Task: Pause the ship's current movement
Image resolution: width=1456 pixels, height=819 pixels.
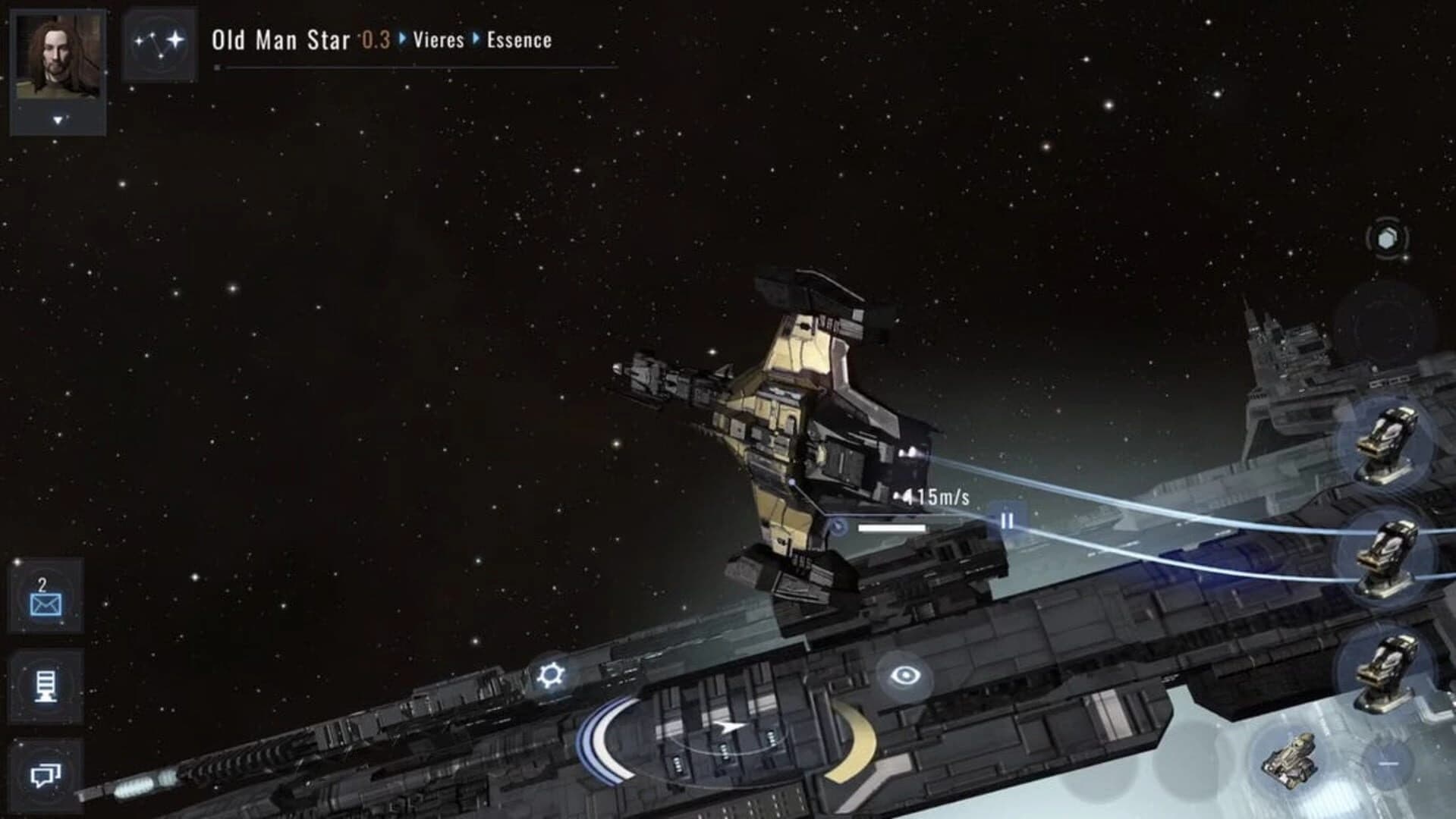Action: (x=1009, y=521)
